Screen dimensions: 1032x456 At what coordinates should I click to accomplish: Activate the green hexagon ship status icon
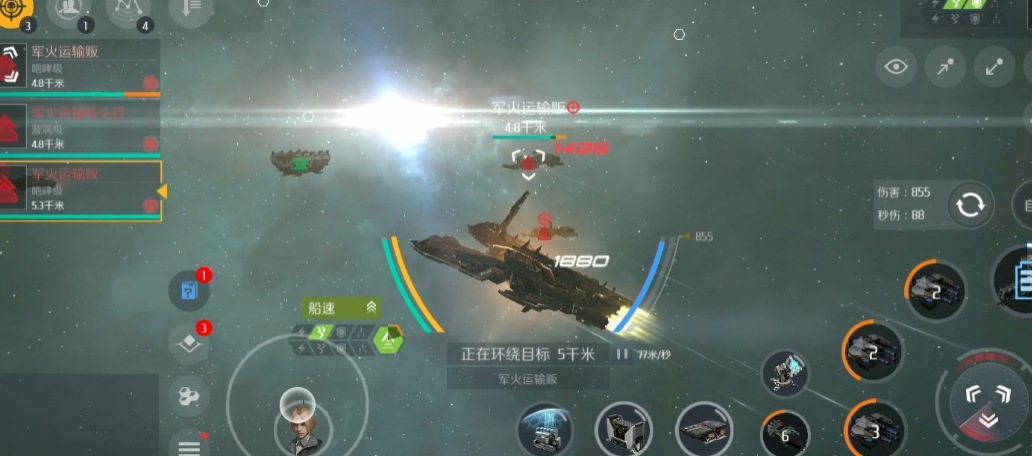tap(387, 341)
